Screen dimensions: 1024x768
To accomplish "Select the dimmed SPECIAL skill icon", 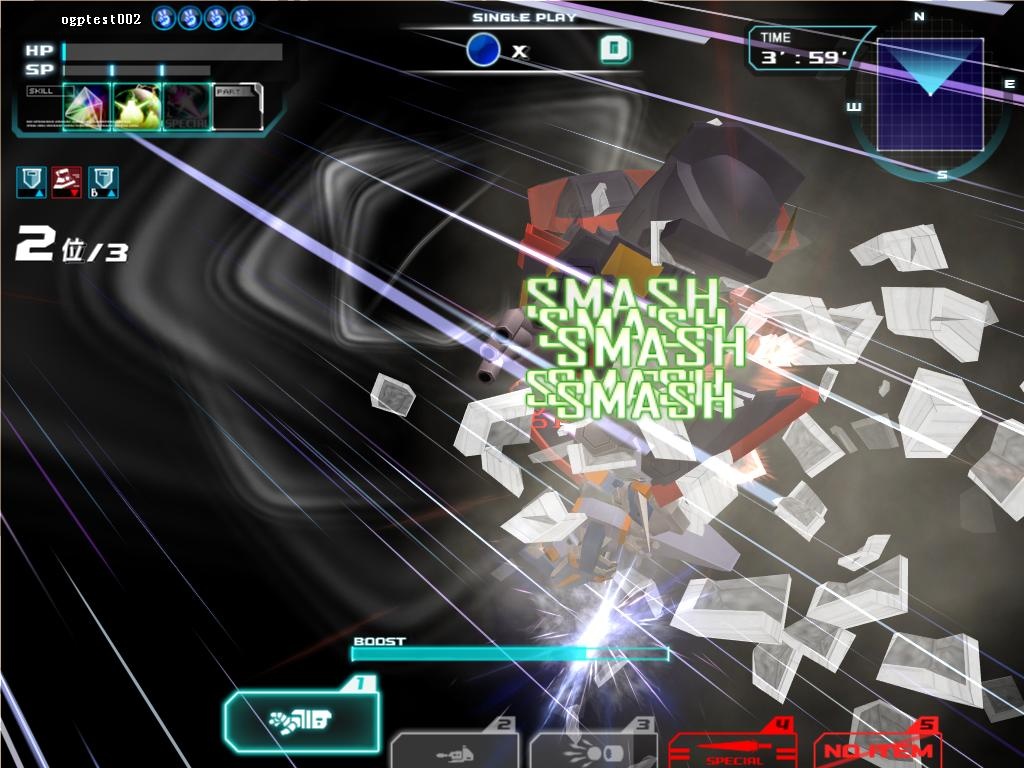I will click(187, 107).
